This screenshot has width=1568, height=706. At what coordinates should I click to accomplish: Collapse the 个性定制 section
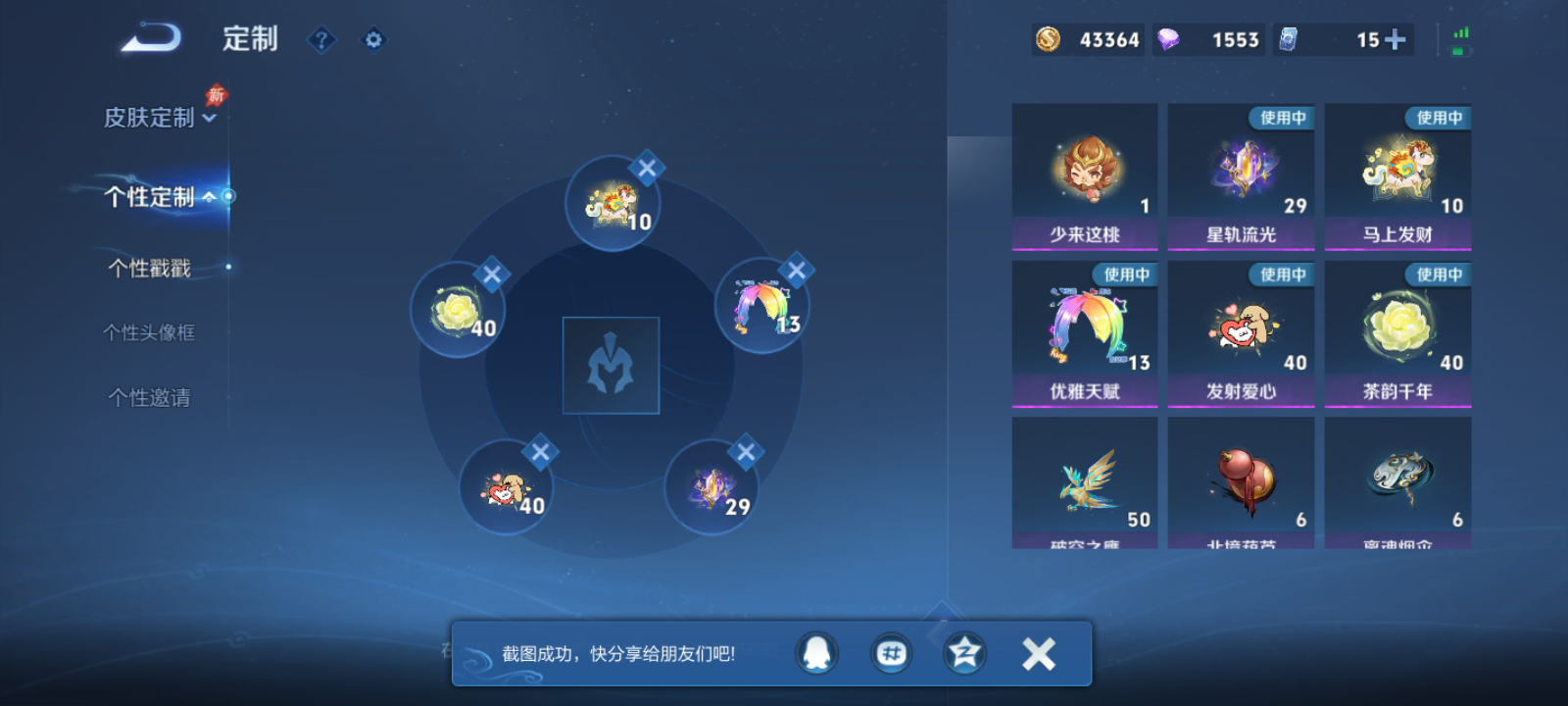[212, 196]
